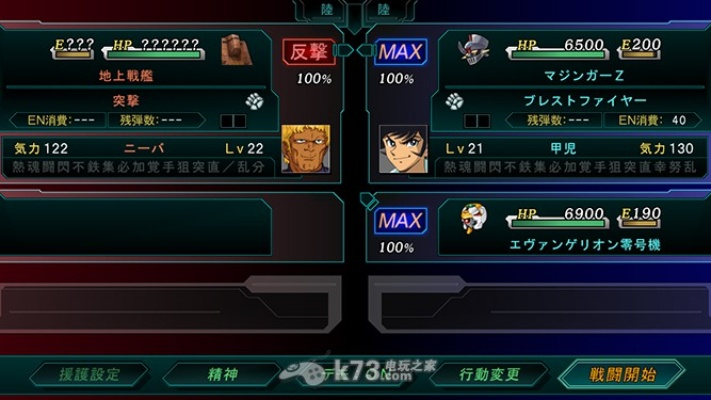Click the Mazinger Z head icon
Image resolution: width=711 pixels, height=400 pixels.
pyautogui.click(x=473, y=50)
